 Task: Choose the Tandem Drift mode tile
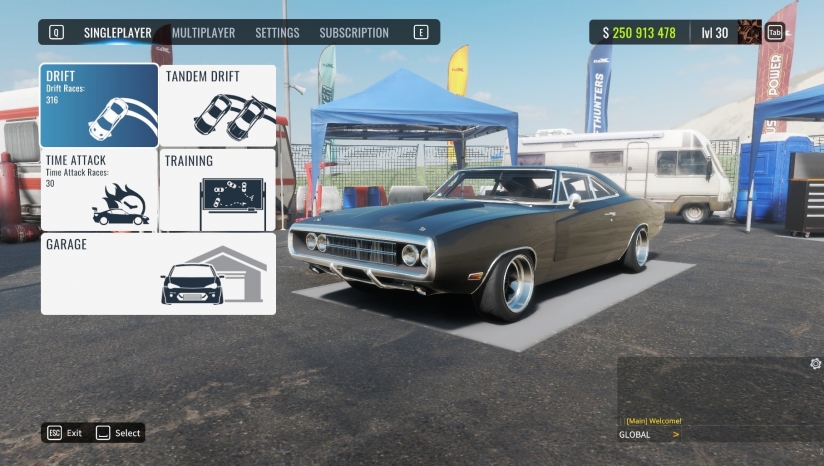click(x=218, y=106)
